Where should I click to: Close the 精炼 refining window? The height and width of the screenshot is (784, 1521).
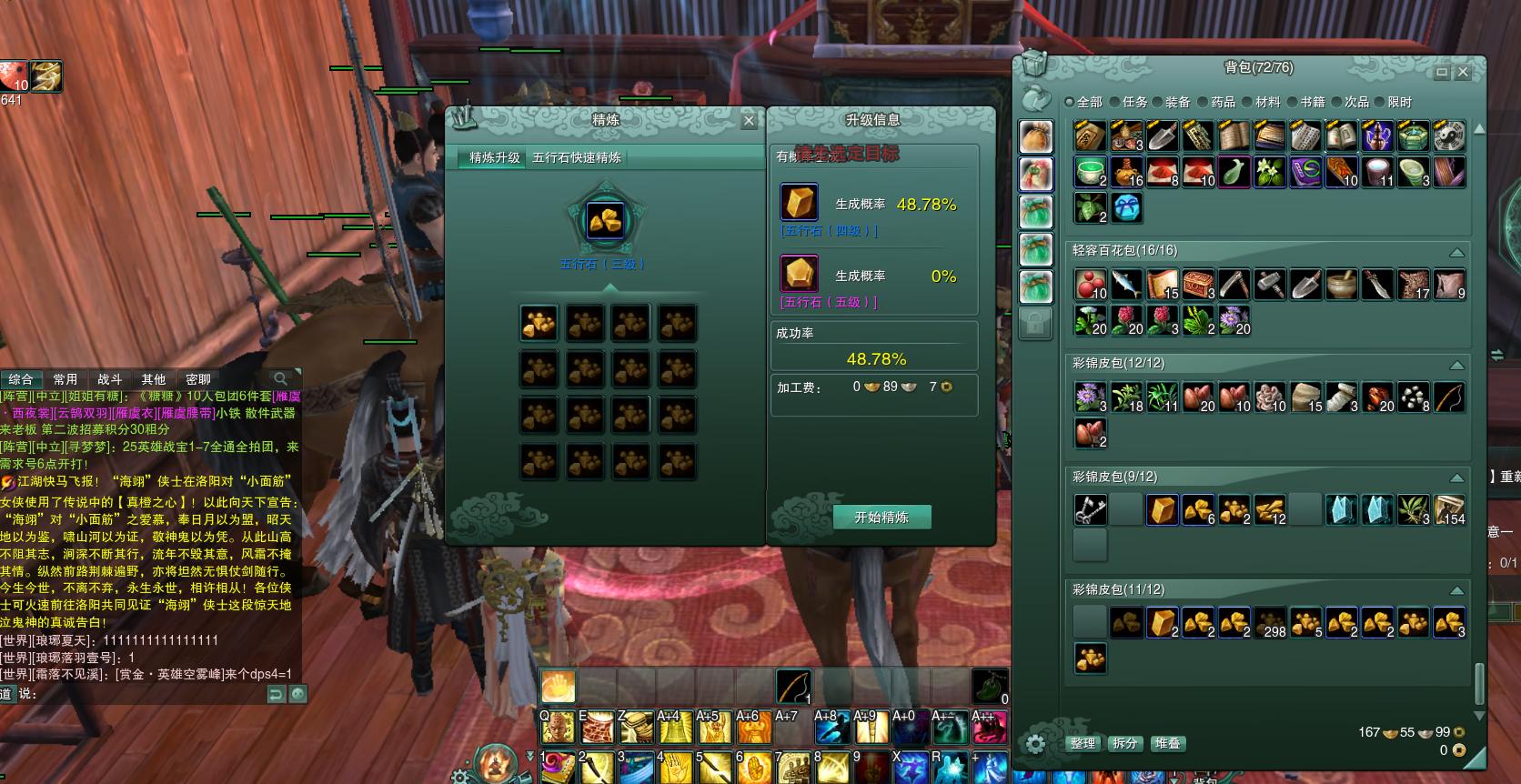(749, 120)
